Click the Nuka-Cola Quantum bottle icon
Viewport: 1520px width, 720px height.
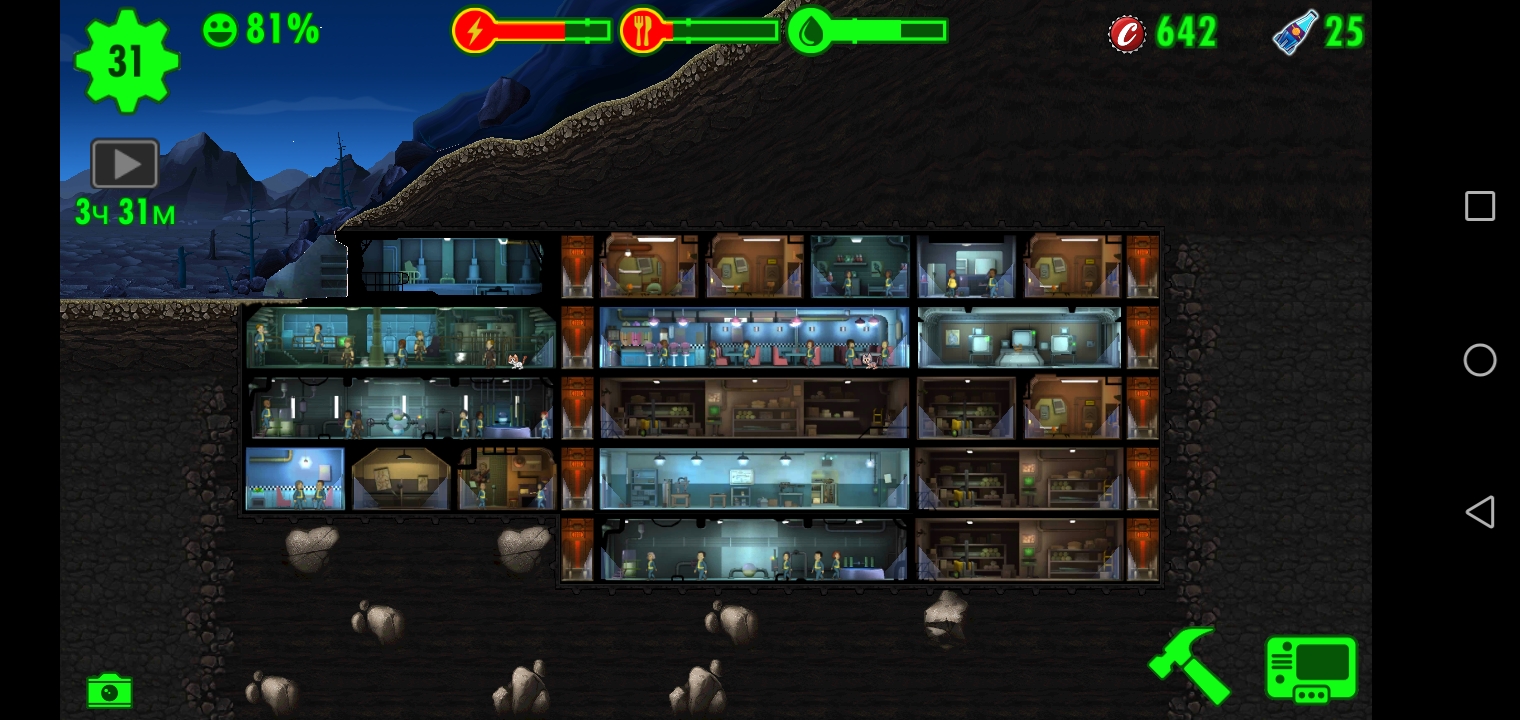(1295, 31)
